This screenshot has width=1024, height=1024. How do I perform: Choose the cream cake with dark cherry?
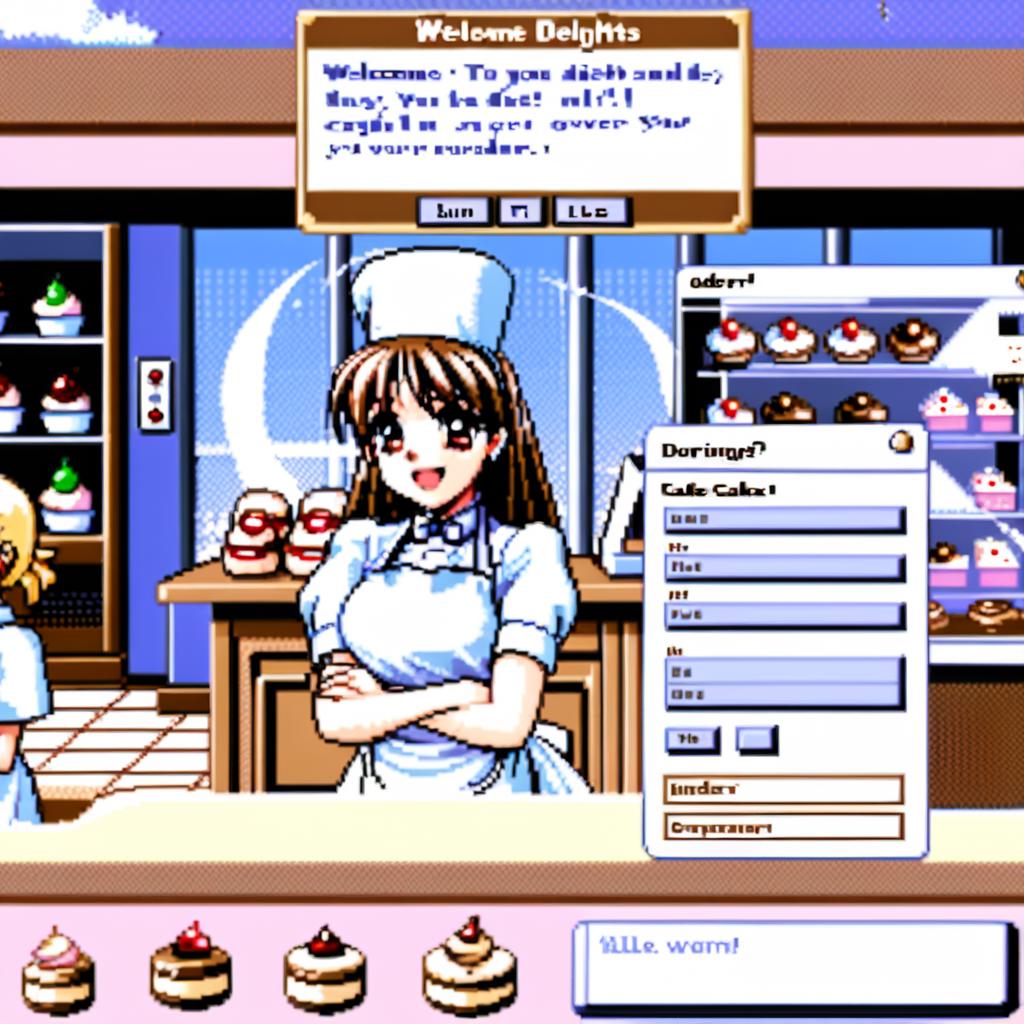[325, 969]
